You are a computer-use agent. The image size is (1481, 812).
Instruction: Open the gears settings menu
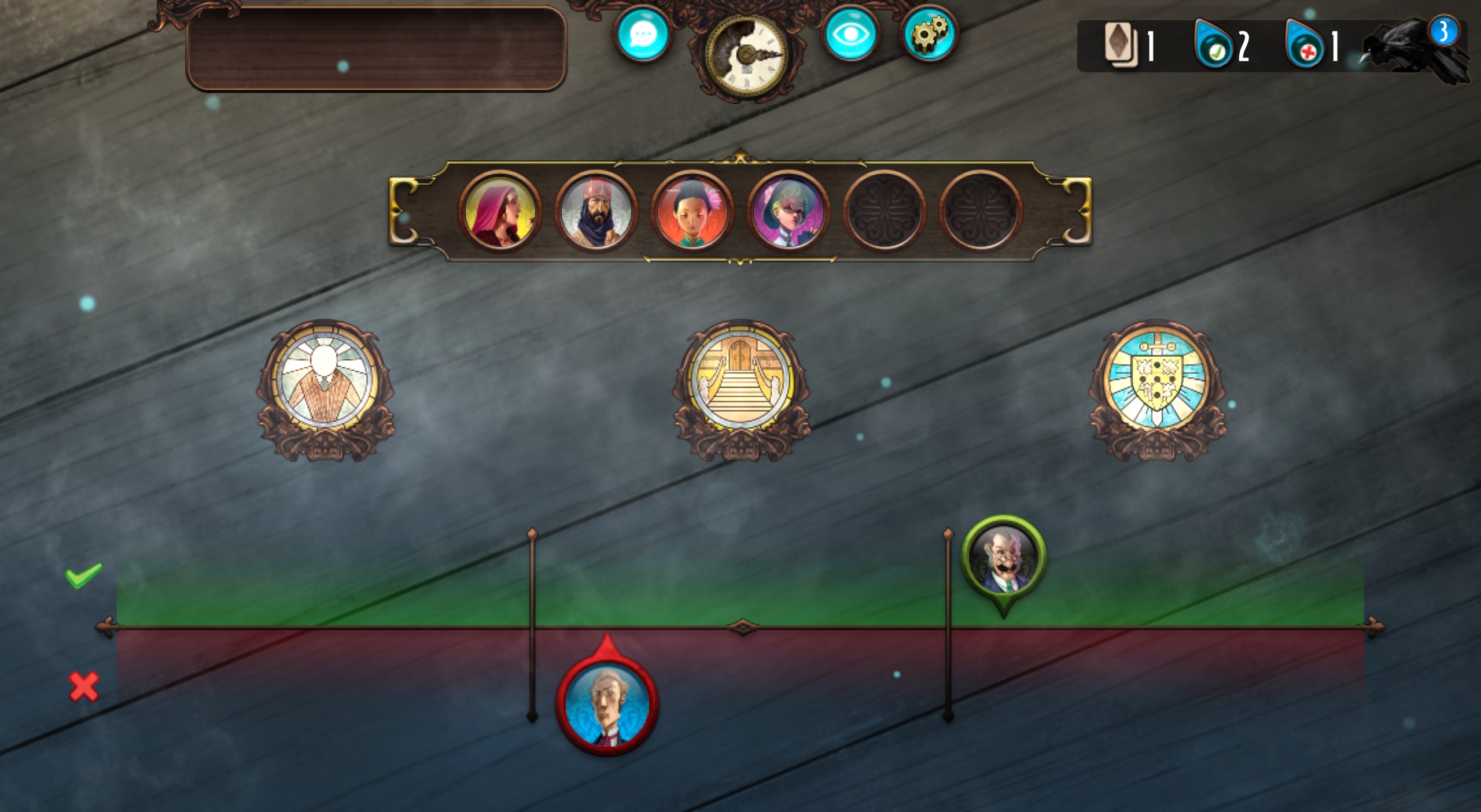(929, 34)
